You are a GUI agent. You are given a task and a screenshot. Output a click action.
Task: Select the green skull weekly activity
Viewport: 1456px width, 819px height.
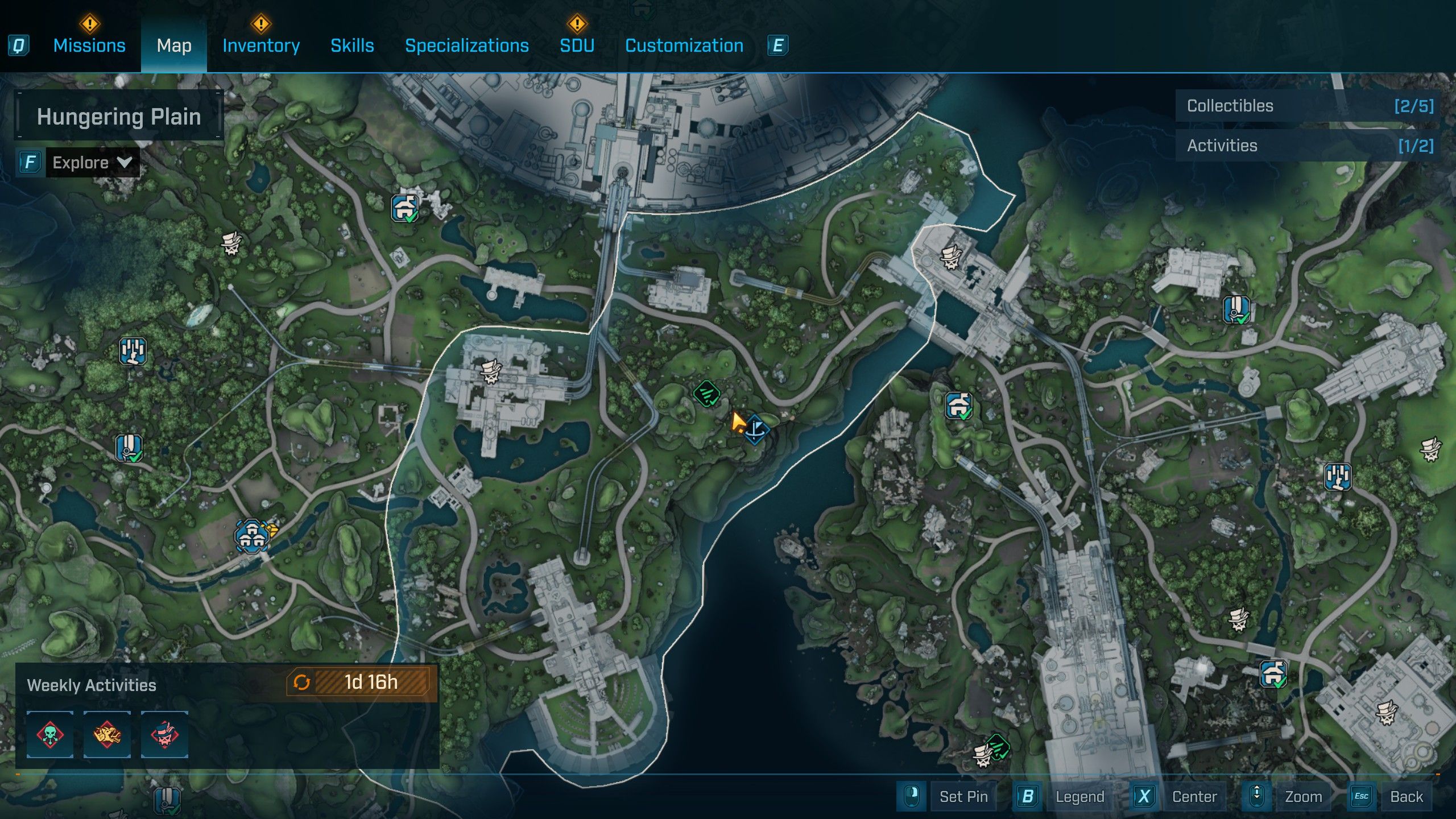tap(50, 734)
